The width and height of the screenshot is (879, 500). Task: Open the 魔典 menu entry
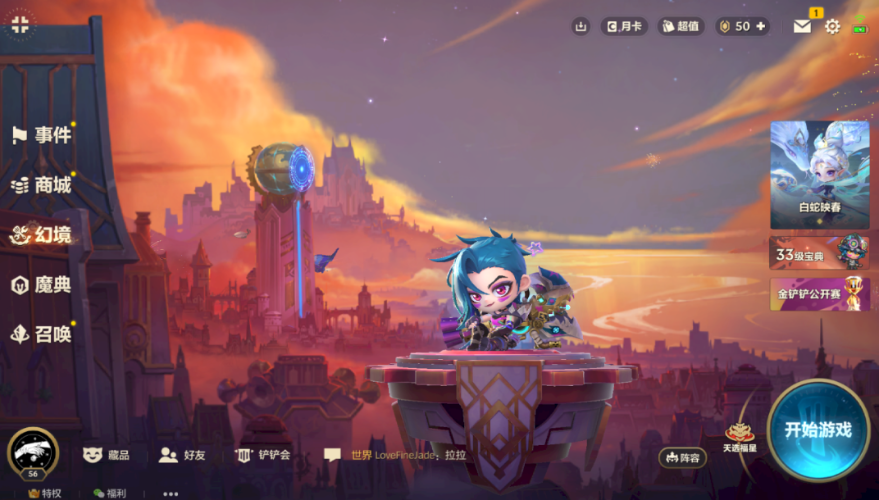pyautogui.click(x=42, y=285)
